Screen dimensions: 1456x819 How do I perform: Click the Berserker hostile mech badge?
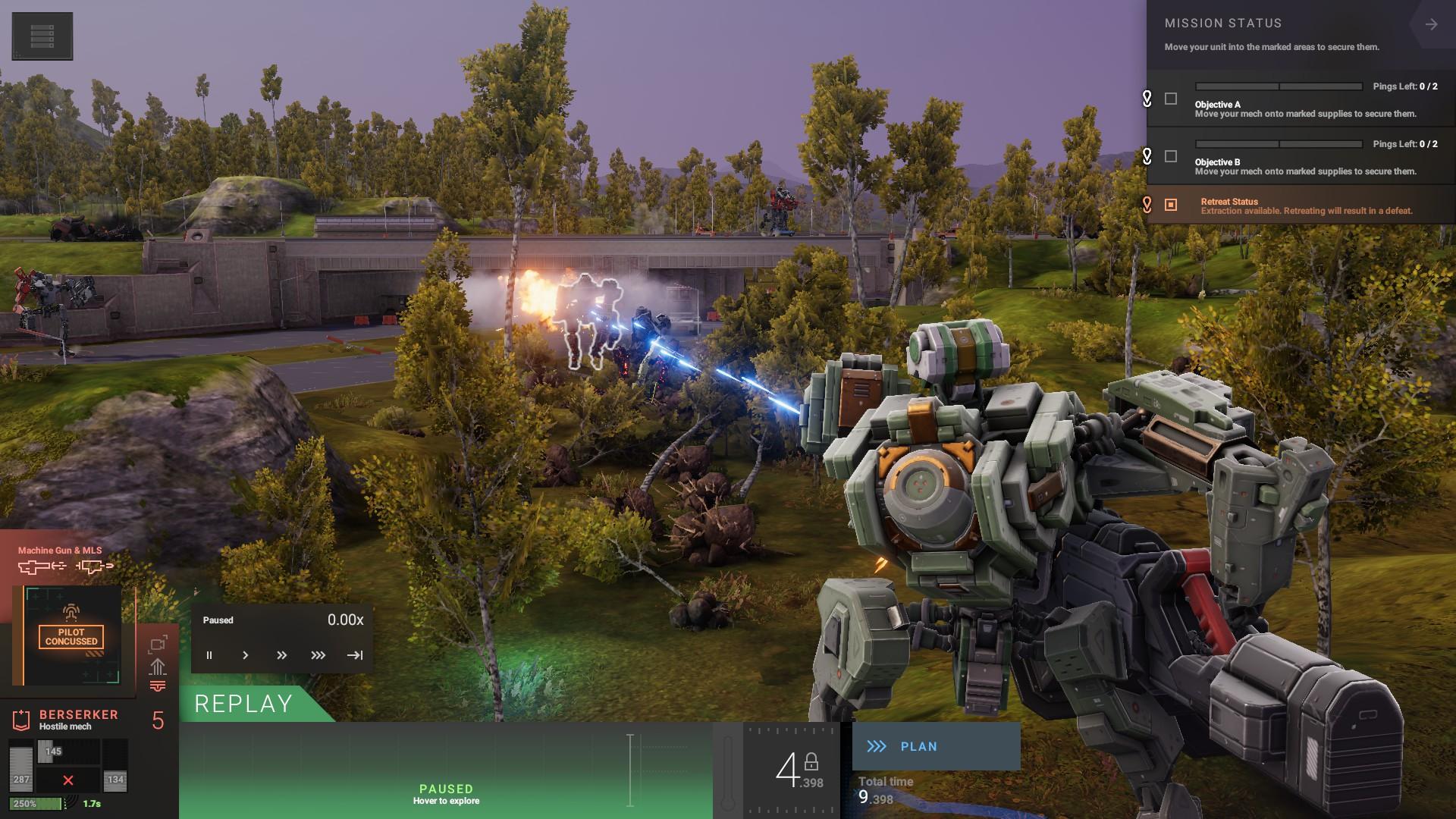coord(21,719)
